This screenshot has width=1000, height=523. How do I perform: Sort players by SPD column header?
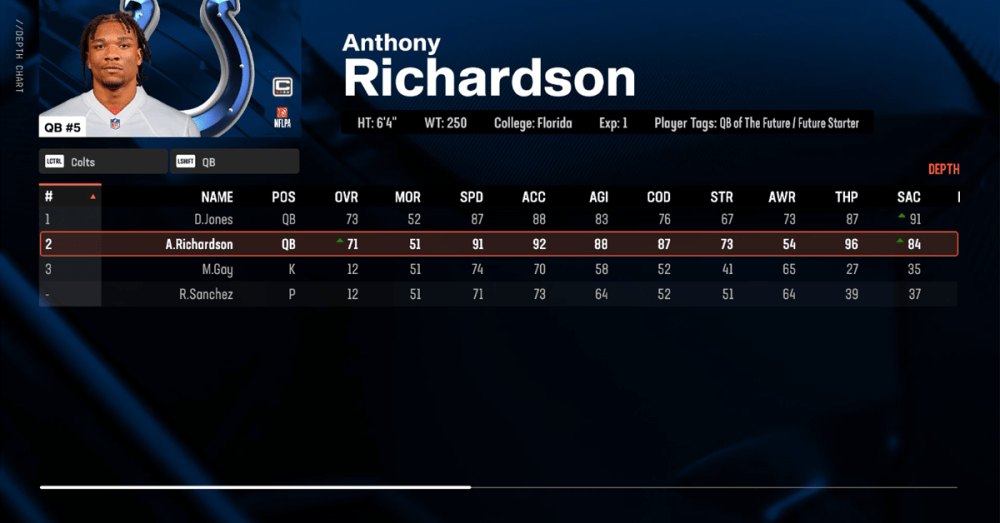tap(471, 197)
